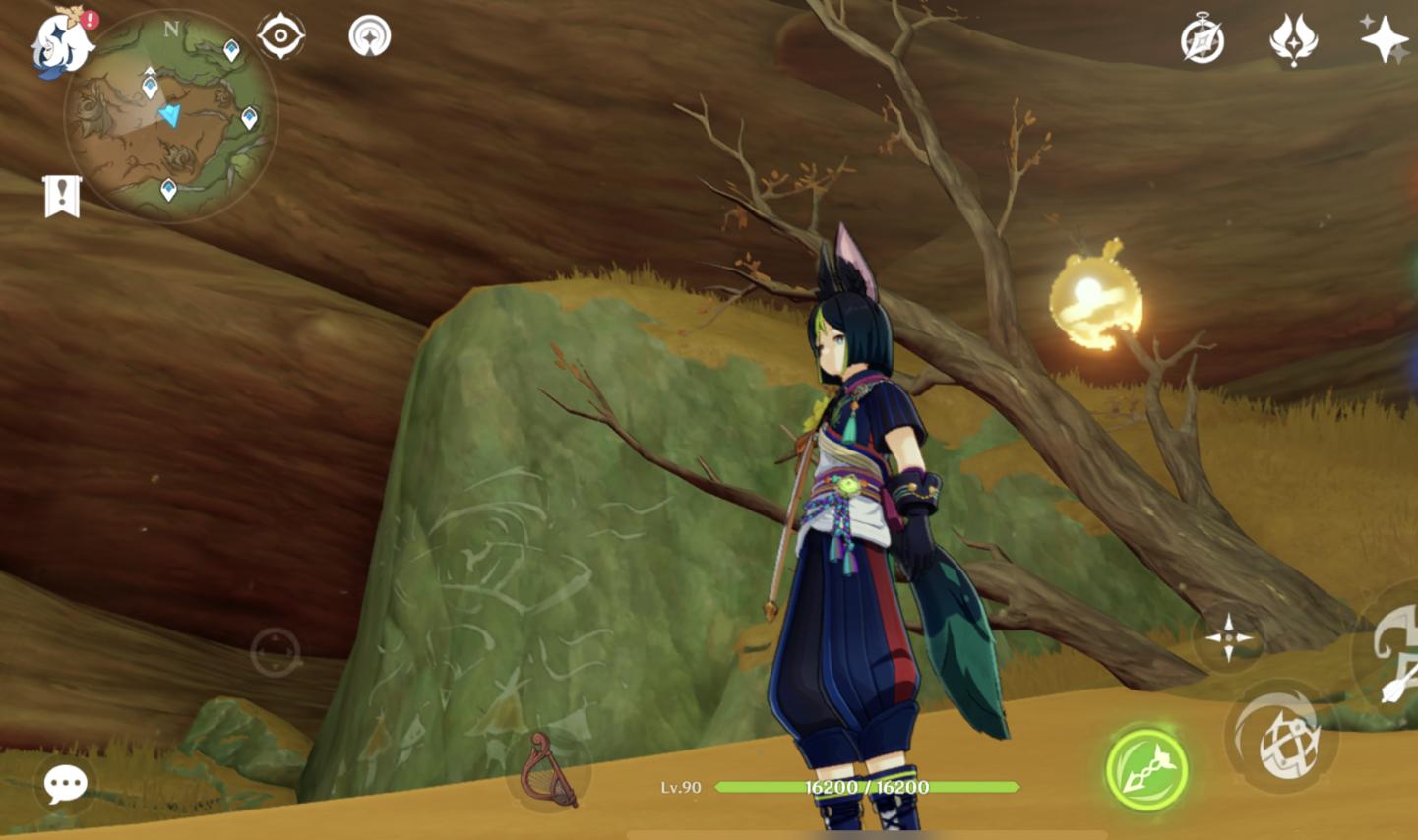Activate Elemental Sight eye icon
The image size is (1418, 840).
(x=280, y=37)
